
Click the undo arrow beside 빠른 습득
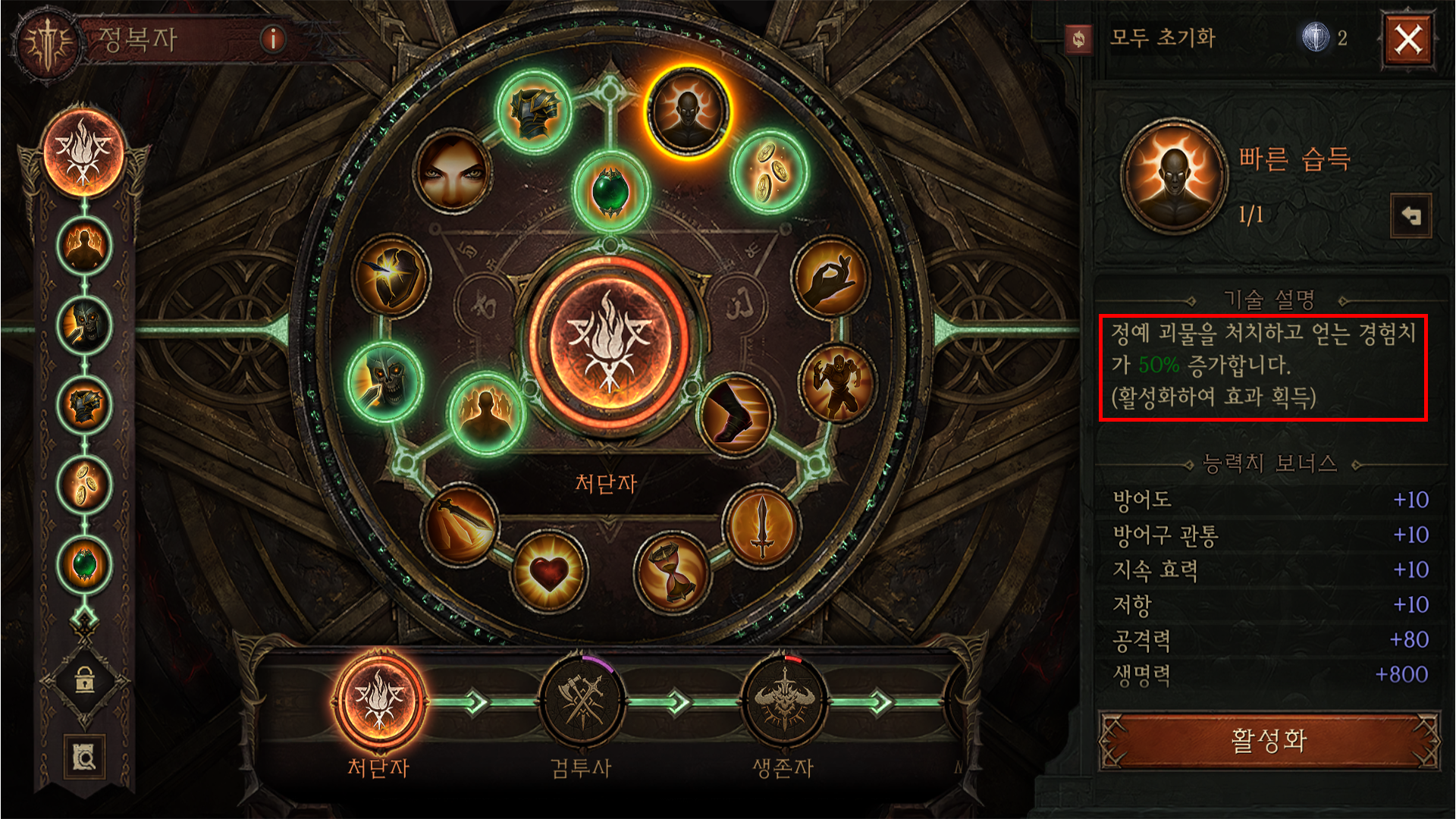(1410, 216)
